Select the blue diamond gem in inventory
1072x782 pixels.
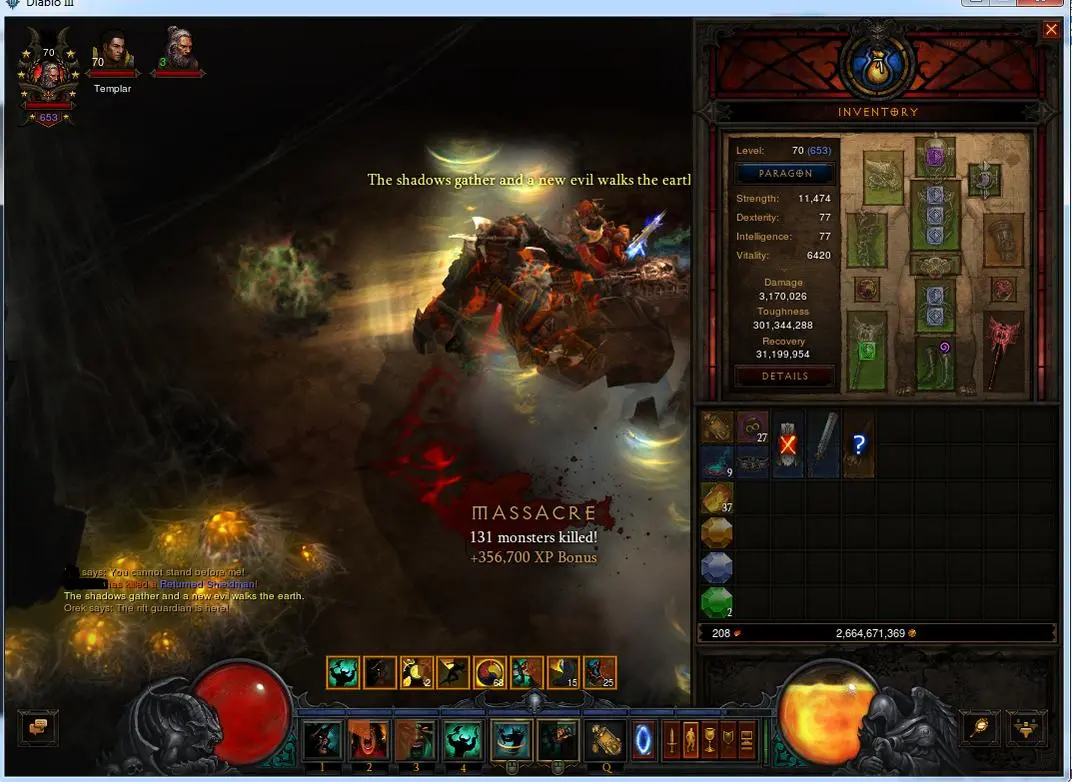pyautogui.click(x=716, y=567)
